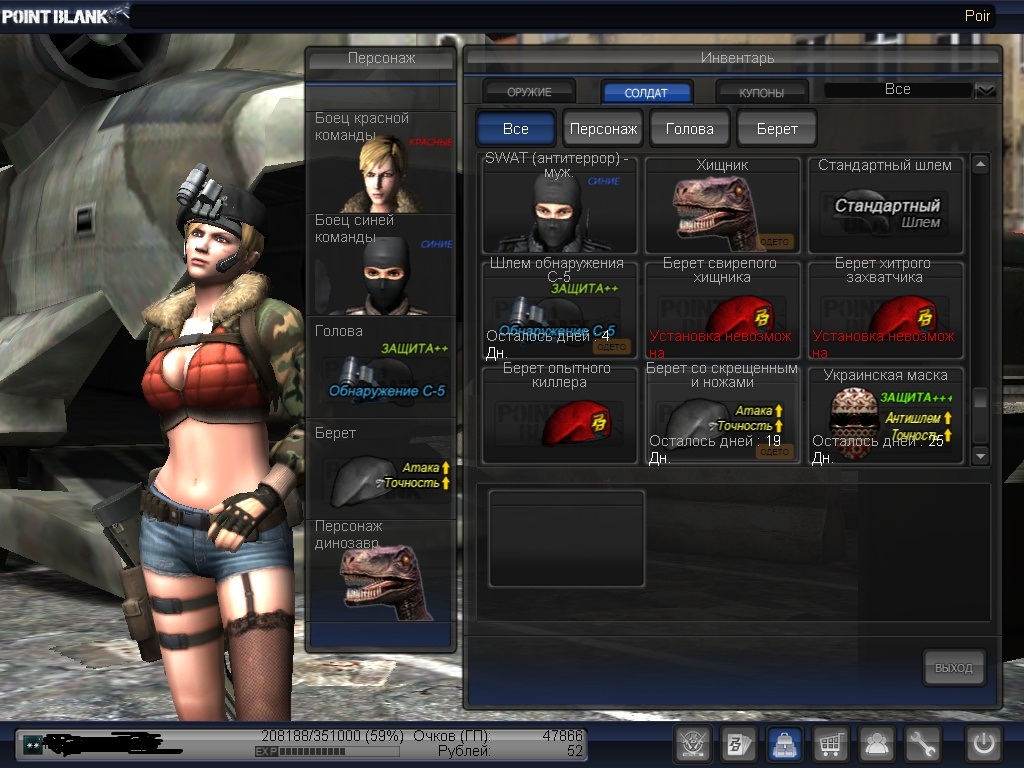This screenshot has height=768, width=1024.
Task: Select the Хищник dinosaur item
Action: [722, 205]
